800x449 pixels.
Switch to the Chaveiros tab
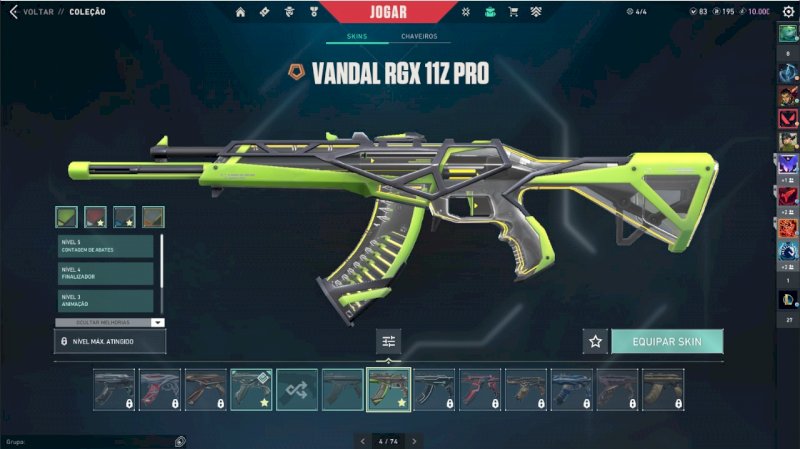419,37
